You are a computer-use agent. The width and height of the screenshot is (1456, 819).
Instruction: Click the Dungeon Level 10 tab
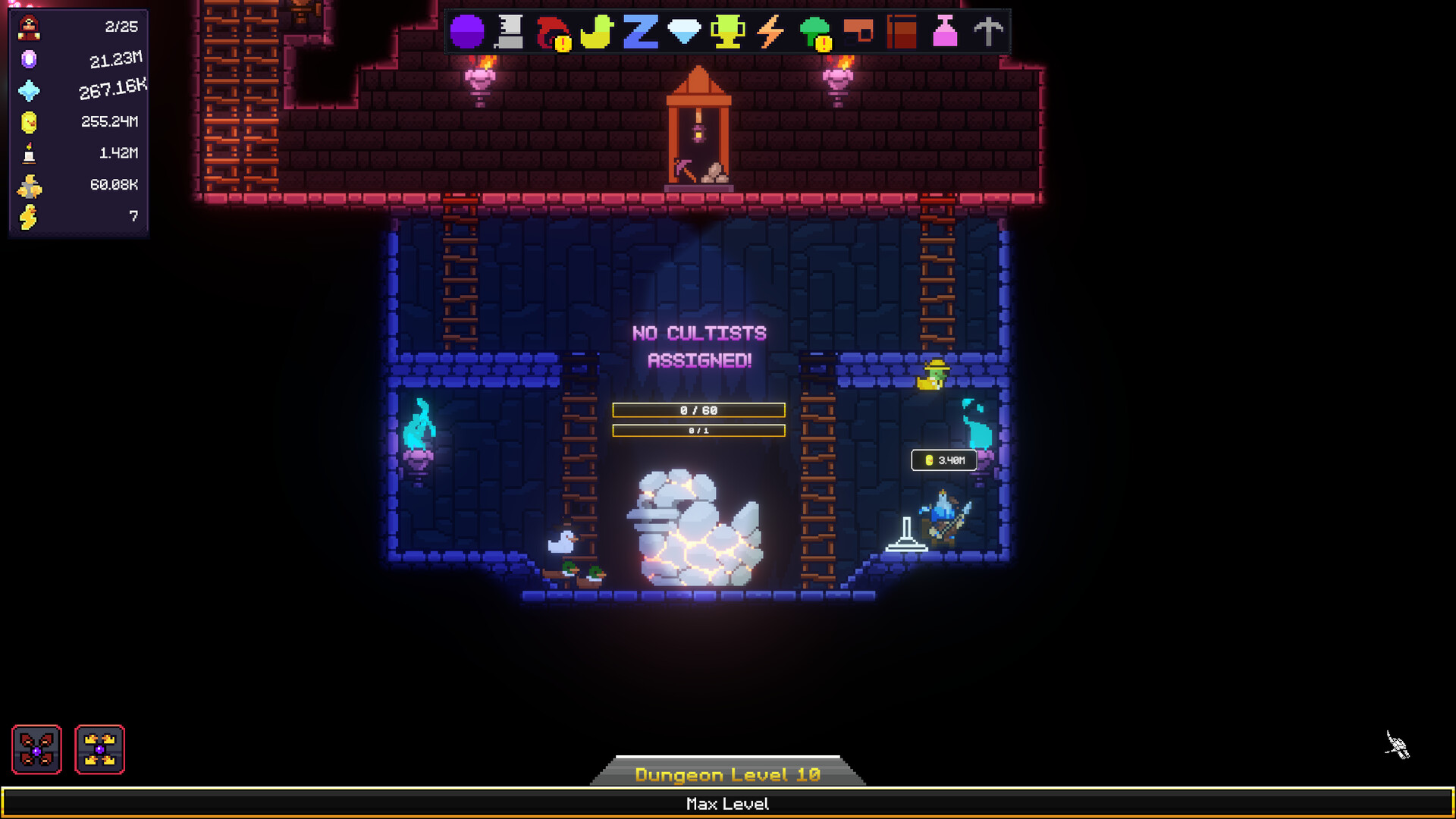click(727, 774)
